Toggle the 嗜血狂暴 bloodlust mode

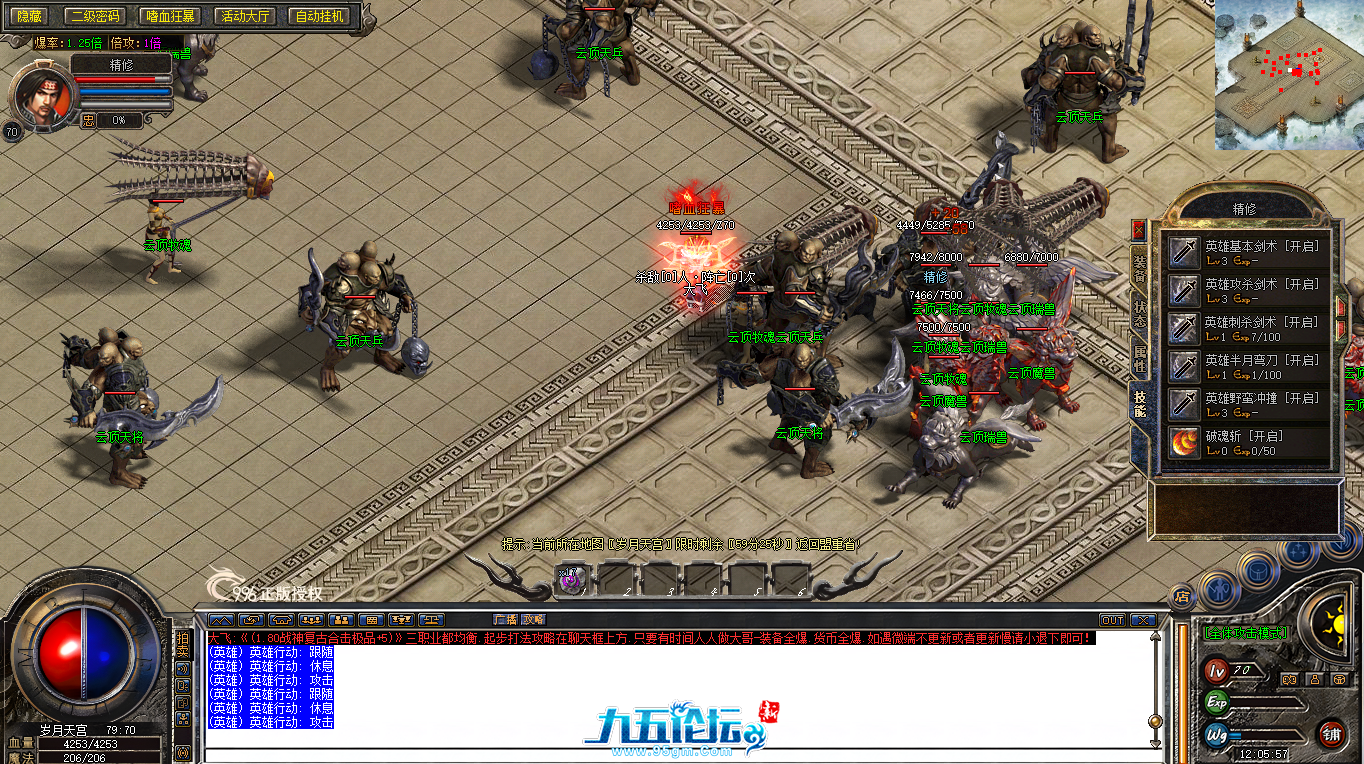(169, 16)
